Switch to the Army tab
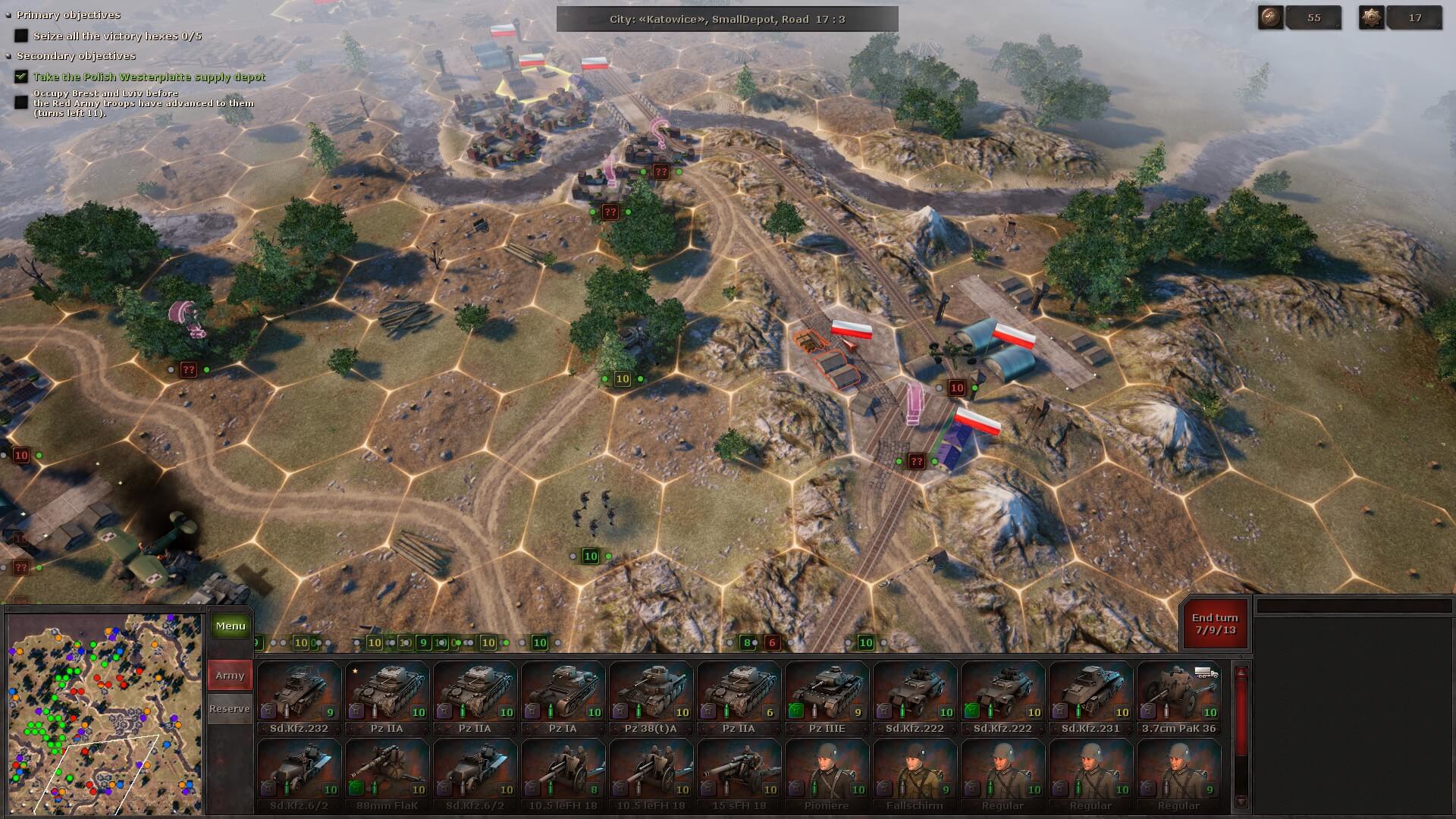 coord(230,676)
